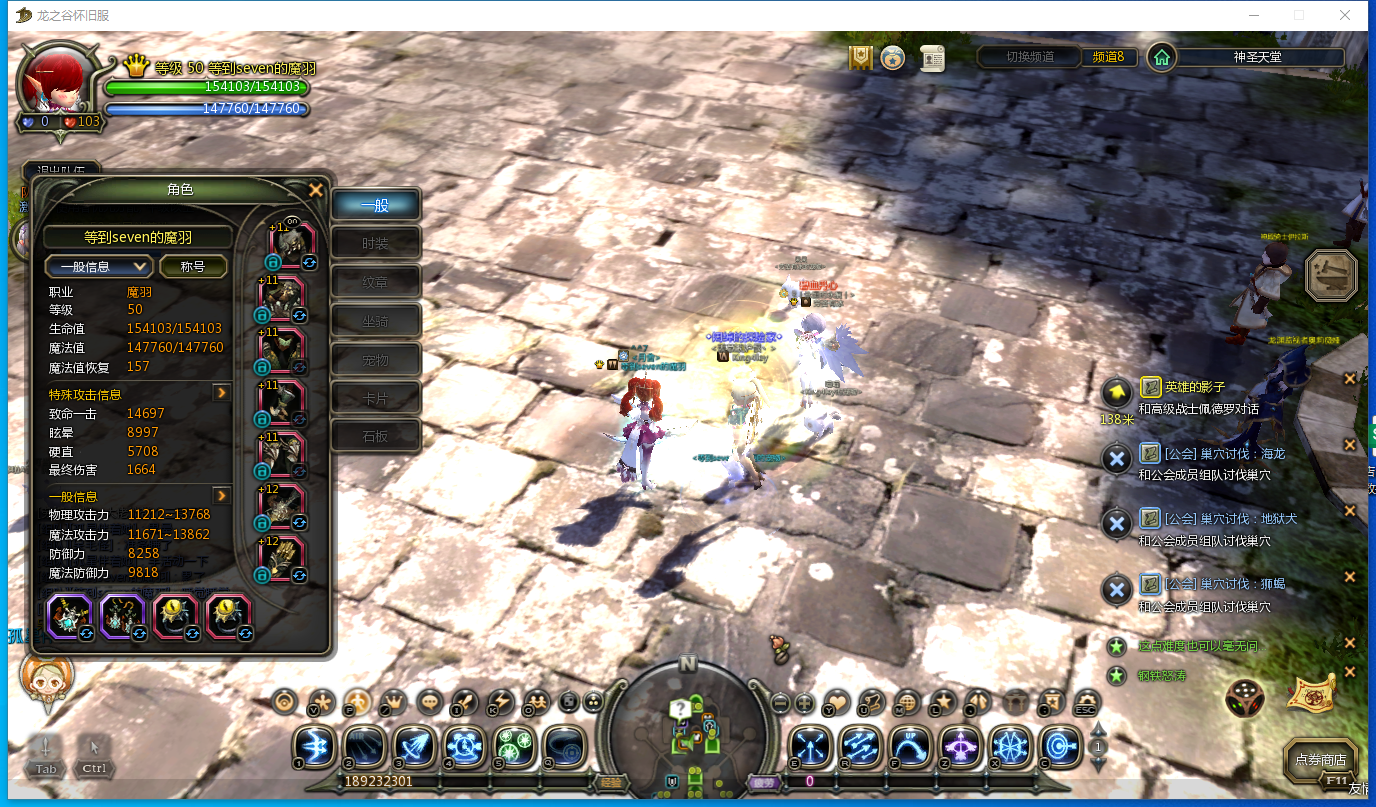This screenshot has width=1376, height=807.
Task: Expand the 特殊攻击信息 section arrow
Action: tap(222, 393)
